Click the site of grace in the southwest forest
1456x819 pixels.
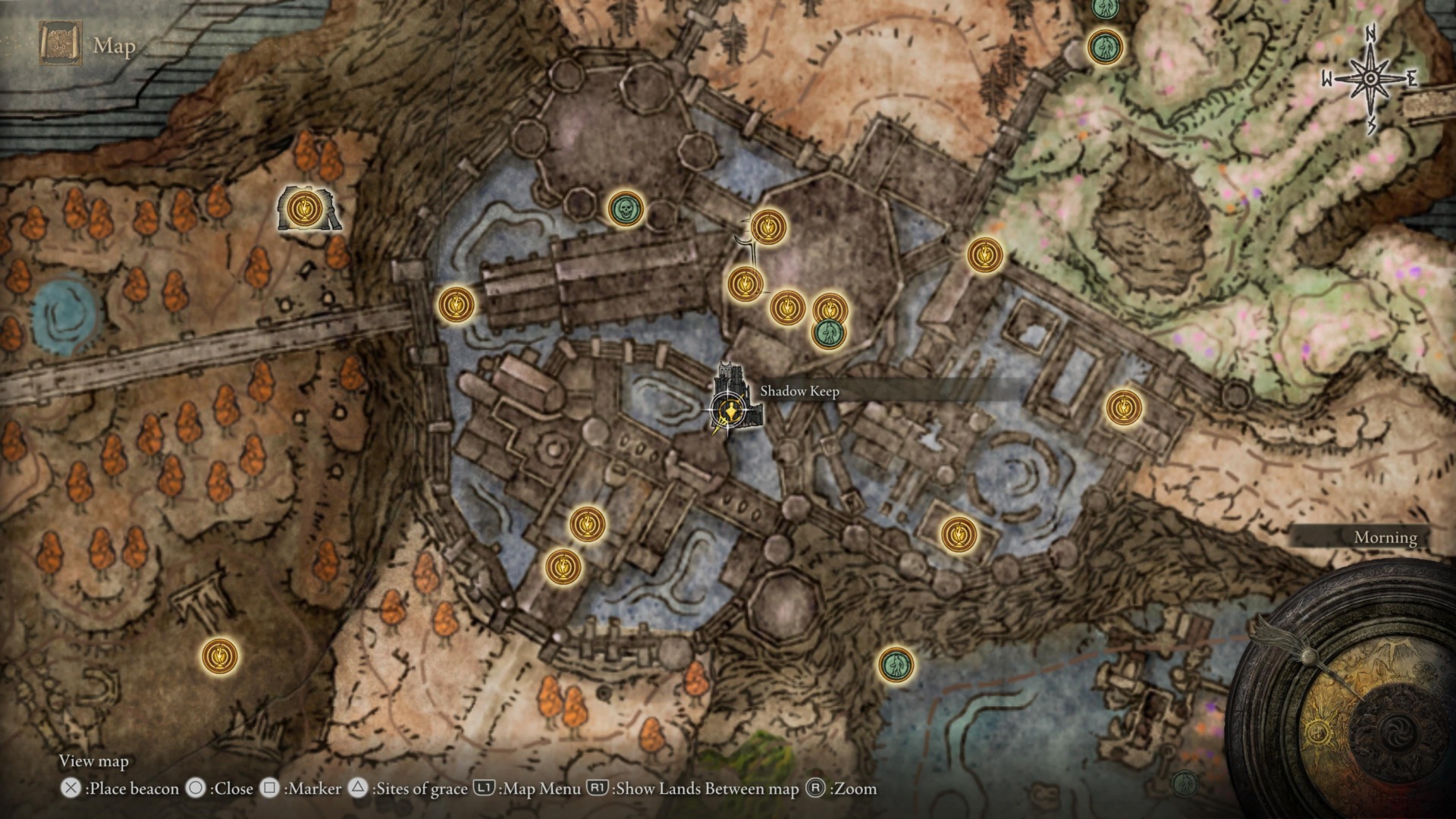(218, 654)
